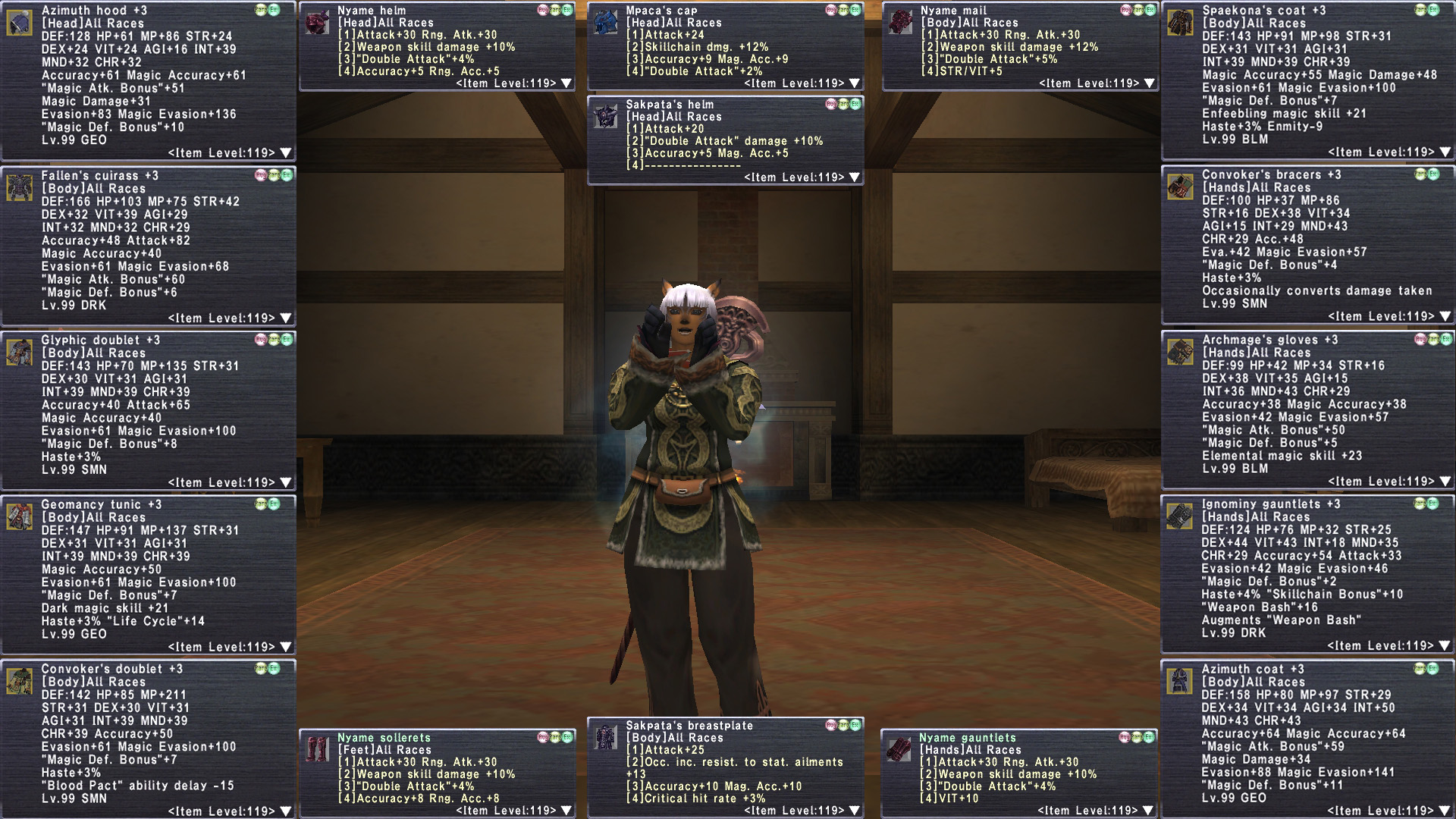Click the Convoker's bracers +3 icon

[1180, 187]
